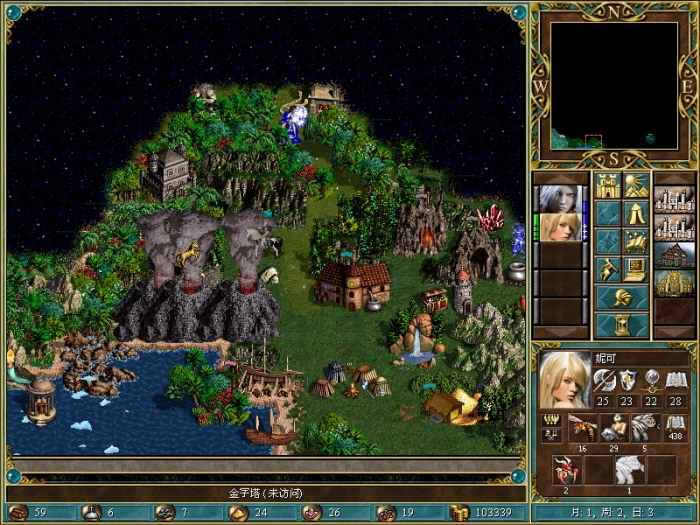Open the spellbook cast spell button
The image size is (700, 525).
(x=636, y=241)
